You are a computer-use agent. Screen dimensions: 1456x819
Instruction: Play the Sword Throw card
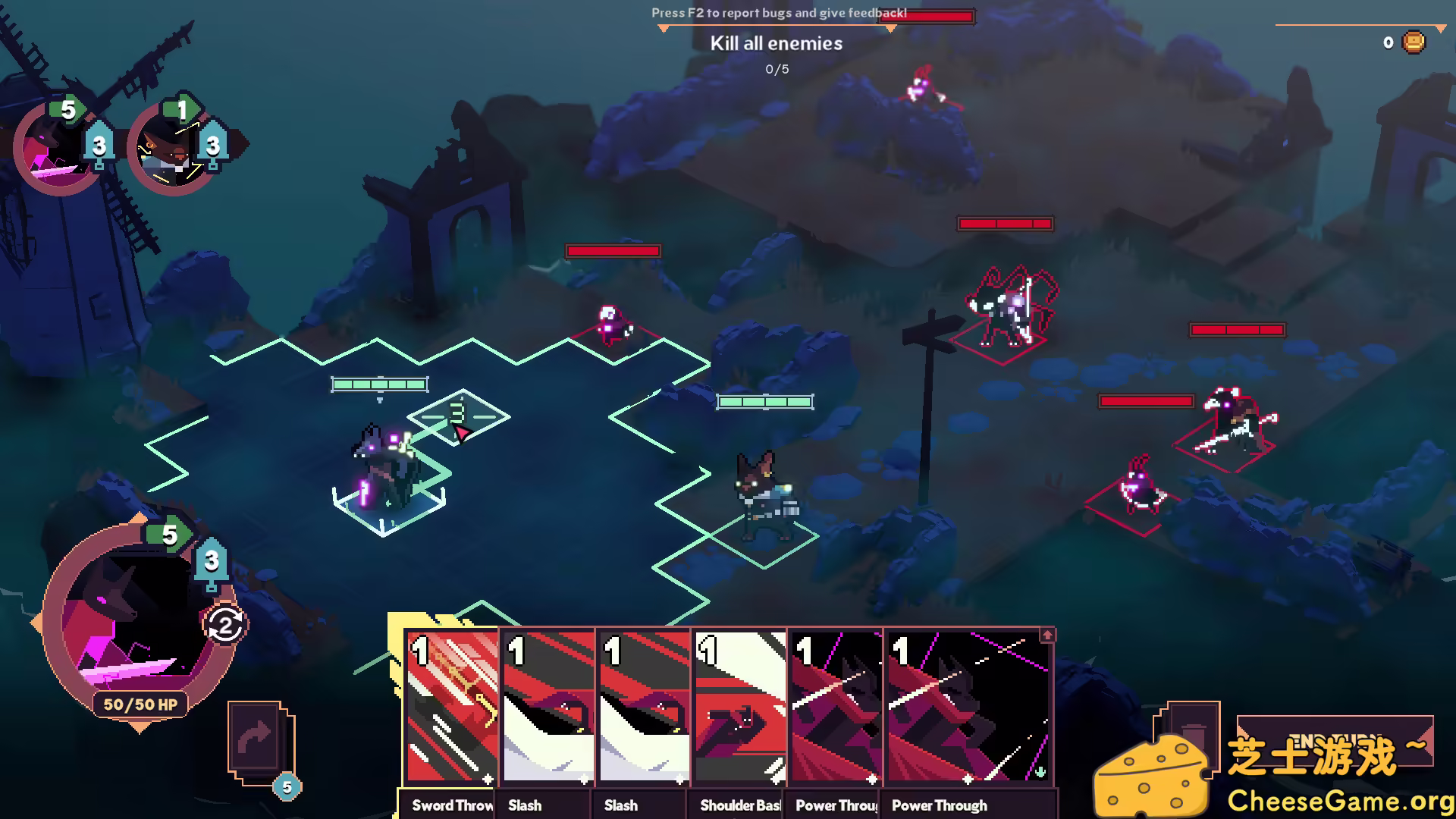click(x=450, y=705)
